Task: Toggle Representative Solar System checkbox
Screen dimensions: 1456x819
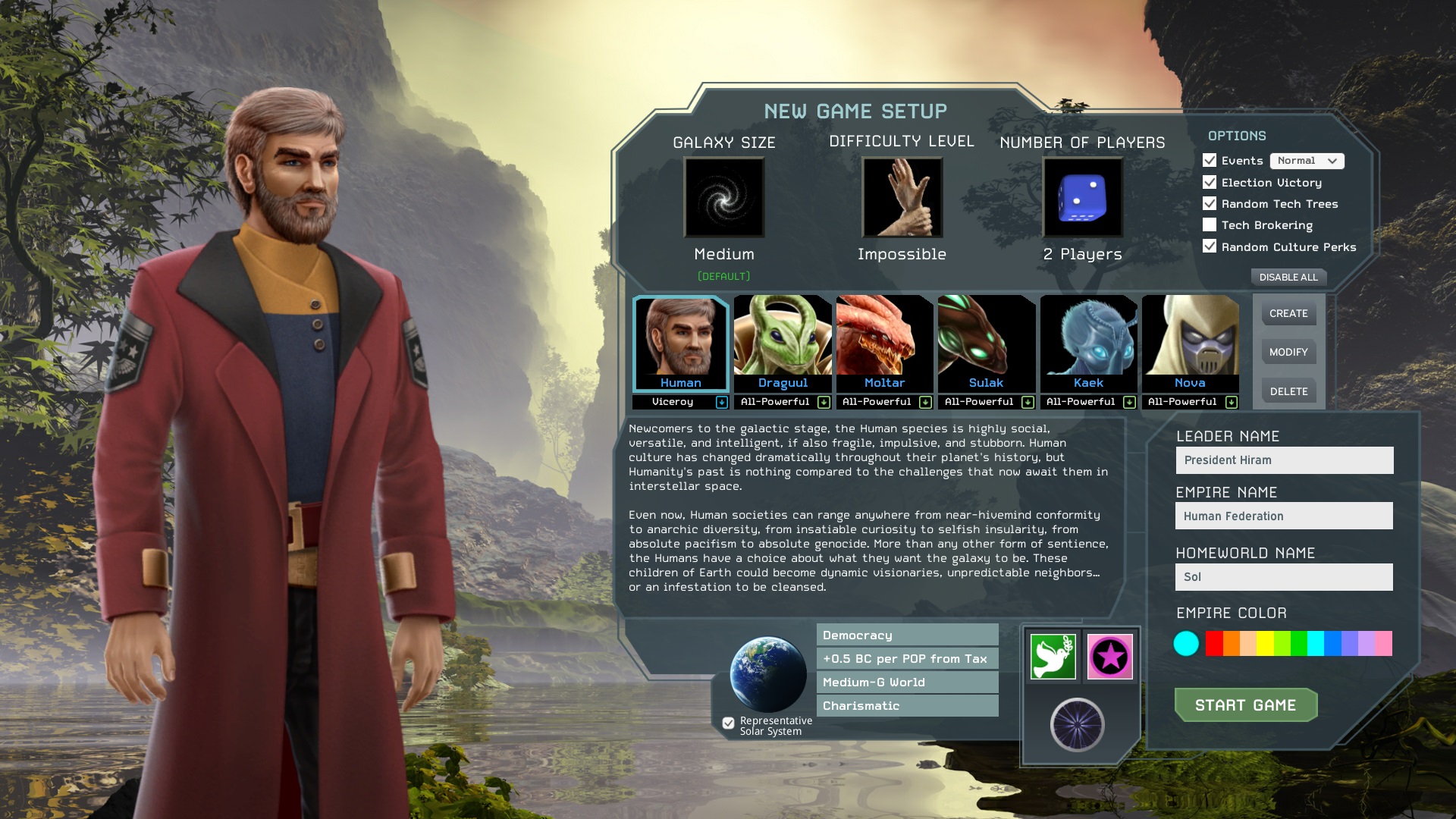Action: [728, 723]
